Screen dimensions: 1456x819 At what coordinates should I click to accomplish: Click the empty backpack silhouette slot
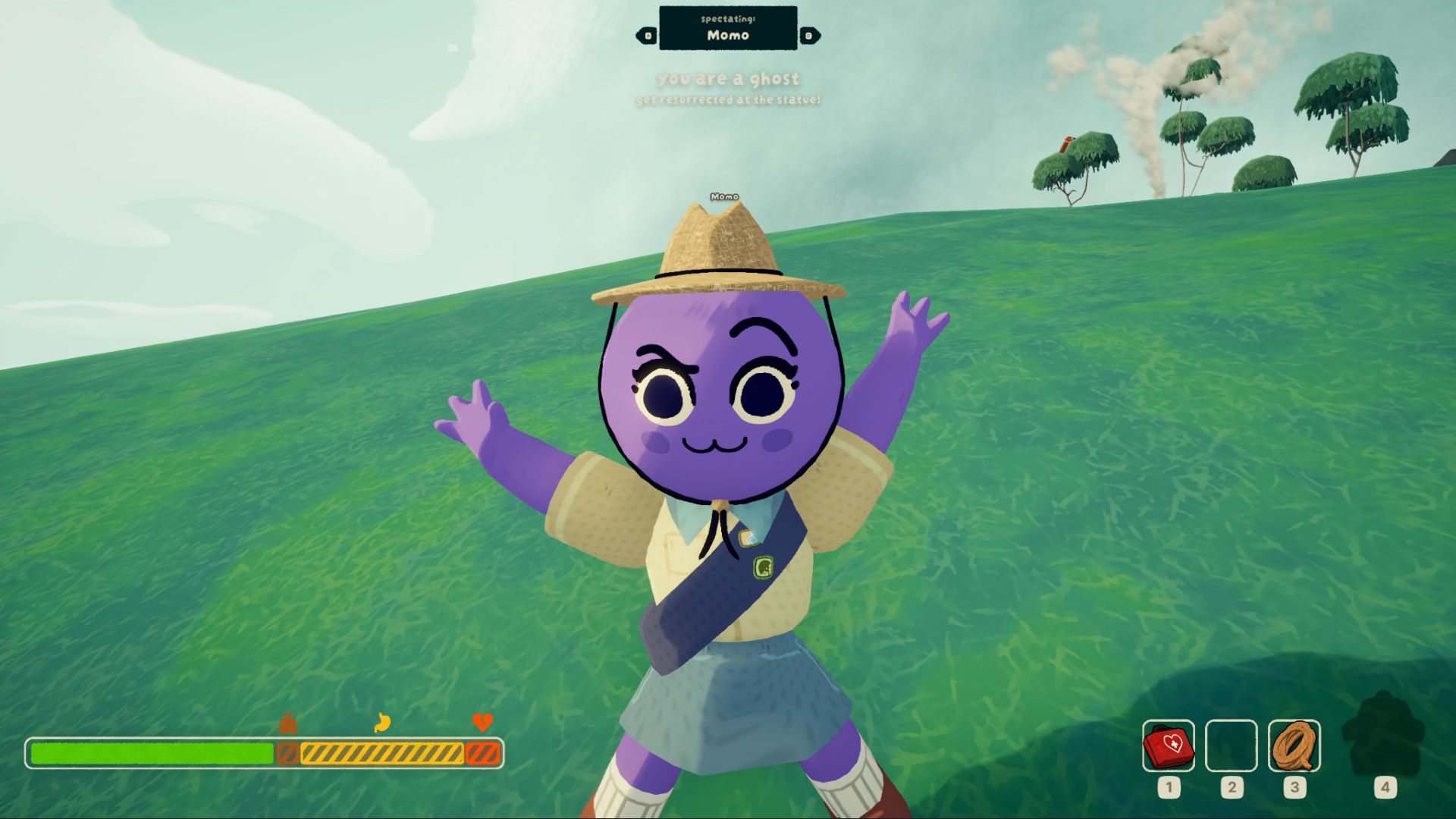click(1384, 734)
